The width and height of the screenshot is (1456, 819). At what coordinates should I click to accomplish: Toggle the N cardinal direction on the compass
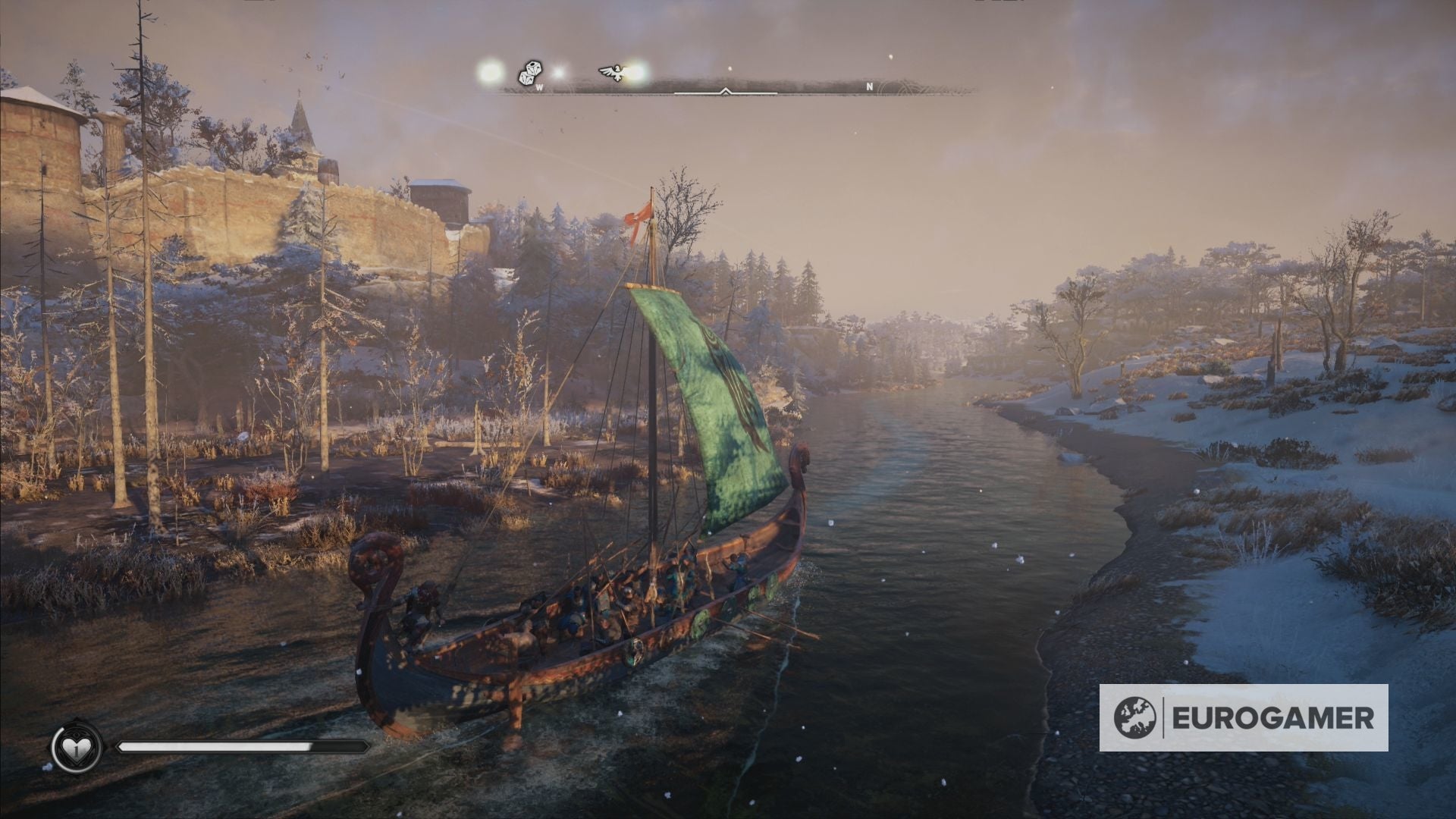point(869,86)
